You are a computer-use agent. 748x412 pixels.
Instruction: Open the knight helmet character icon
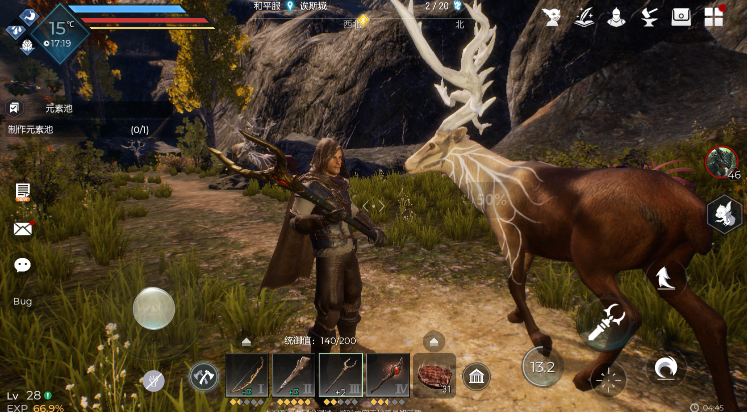[616, 16]
